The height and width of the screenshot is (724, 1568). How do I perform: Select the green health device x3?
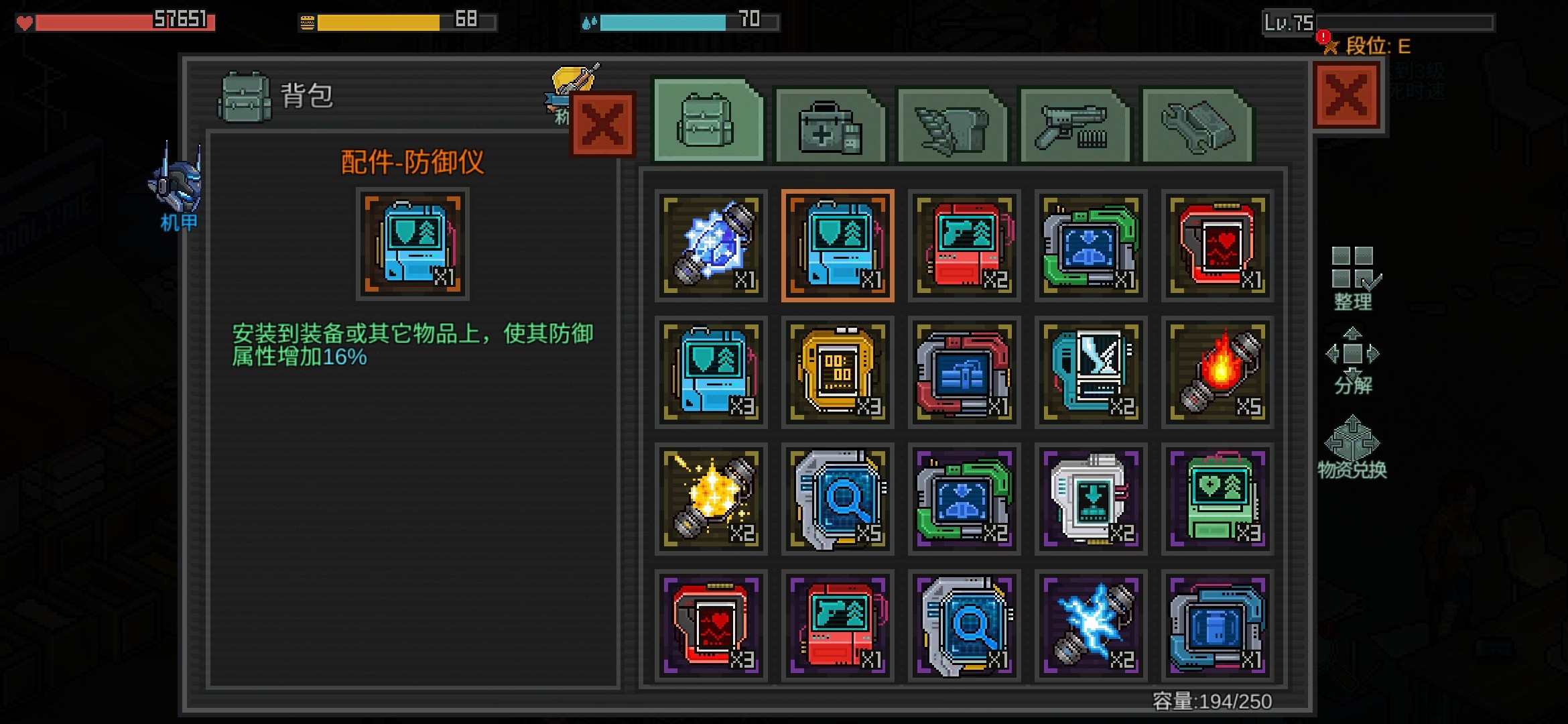[1217, 499]
